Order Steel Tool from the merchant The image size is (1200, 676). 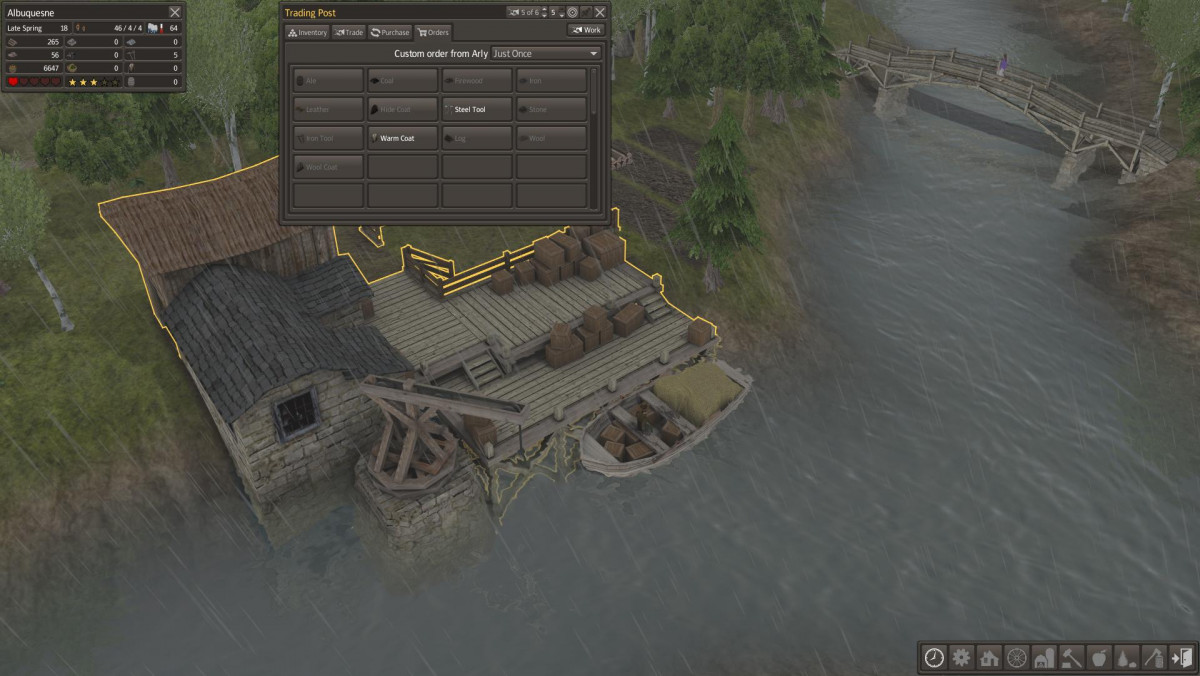click(477, 109)
